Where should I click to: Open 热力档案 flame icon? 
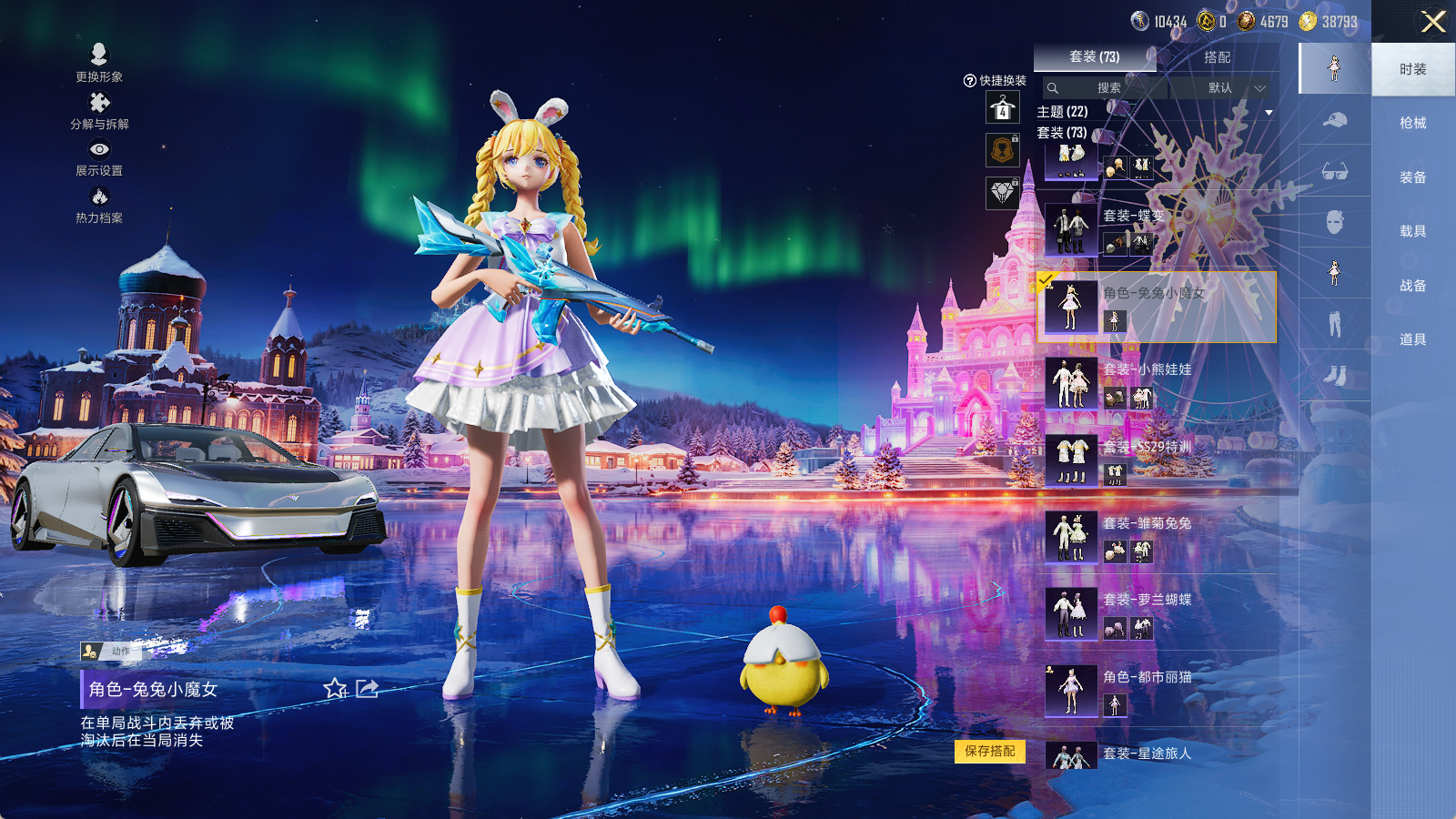[99, 205]
